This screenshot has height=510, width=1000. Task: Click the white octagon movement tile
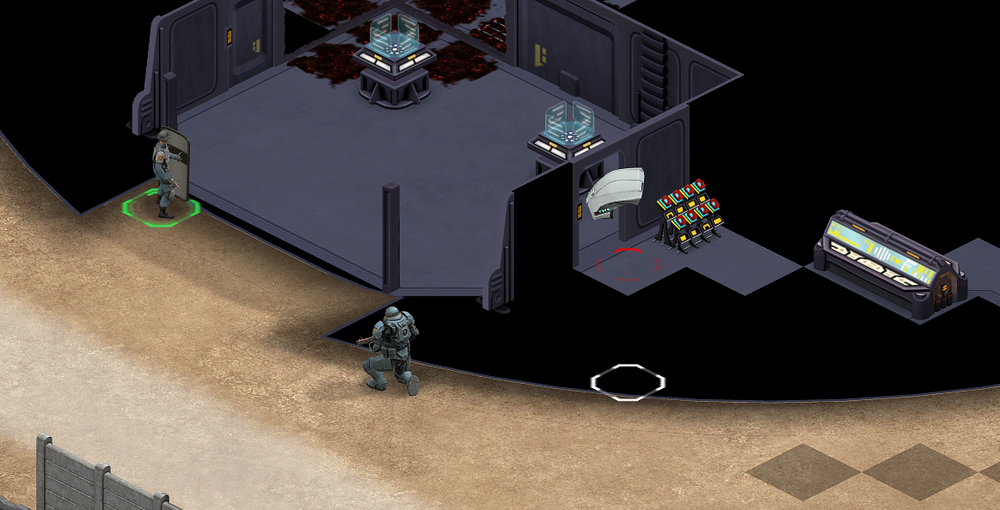pos(627,382)
